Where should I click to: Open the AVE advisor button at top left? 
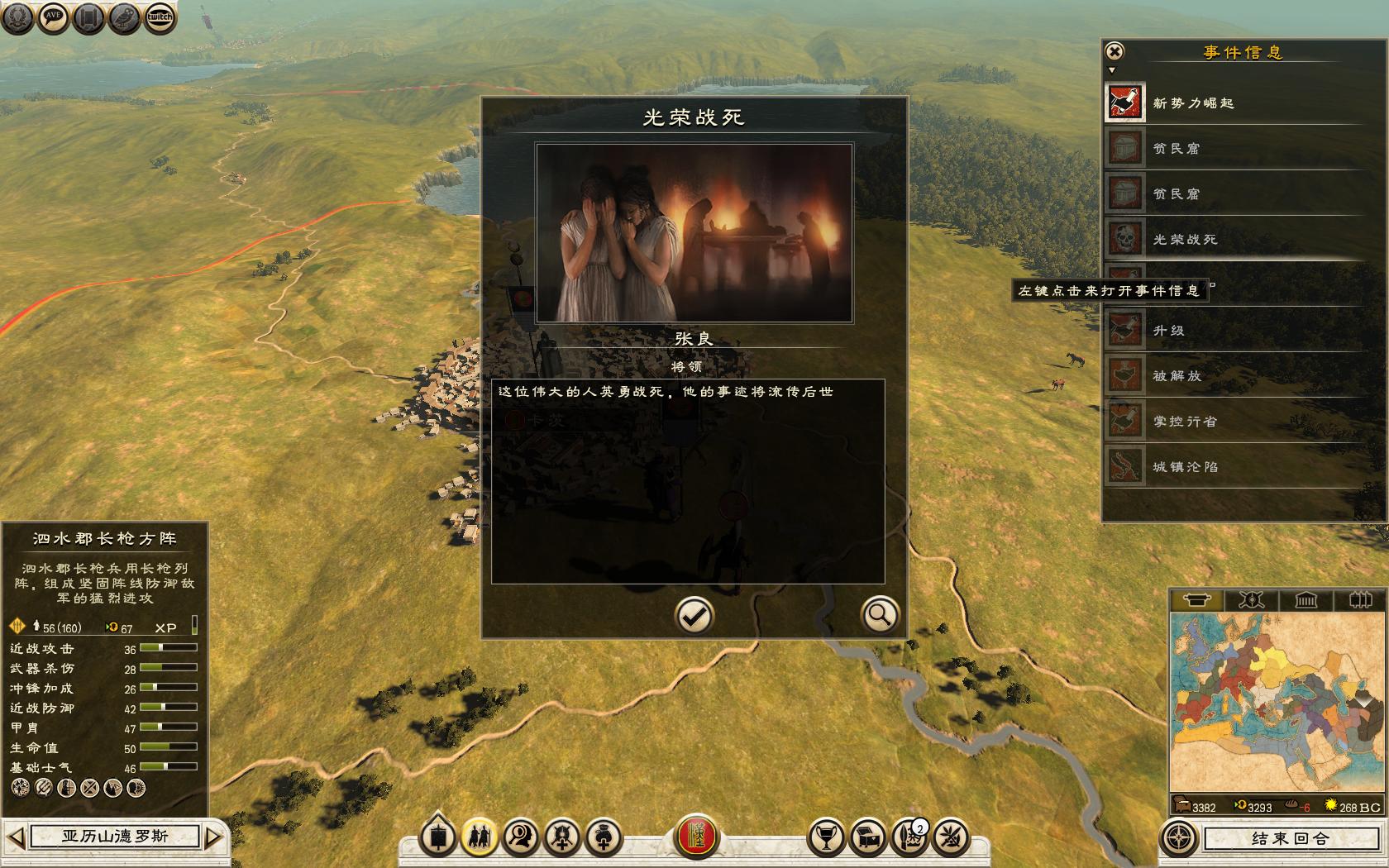(x=53, y=17)
